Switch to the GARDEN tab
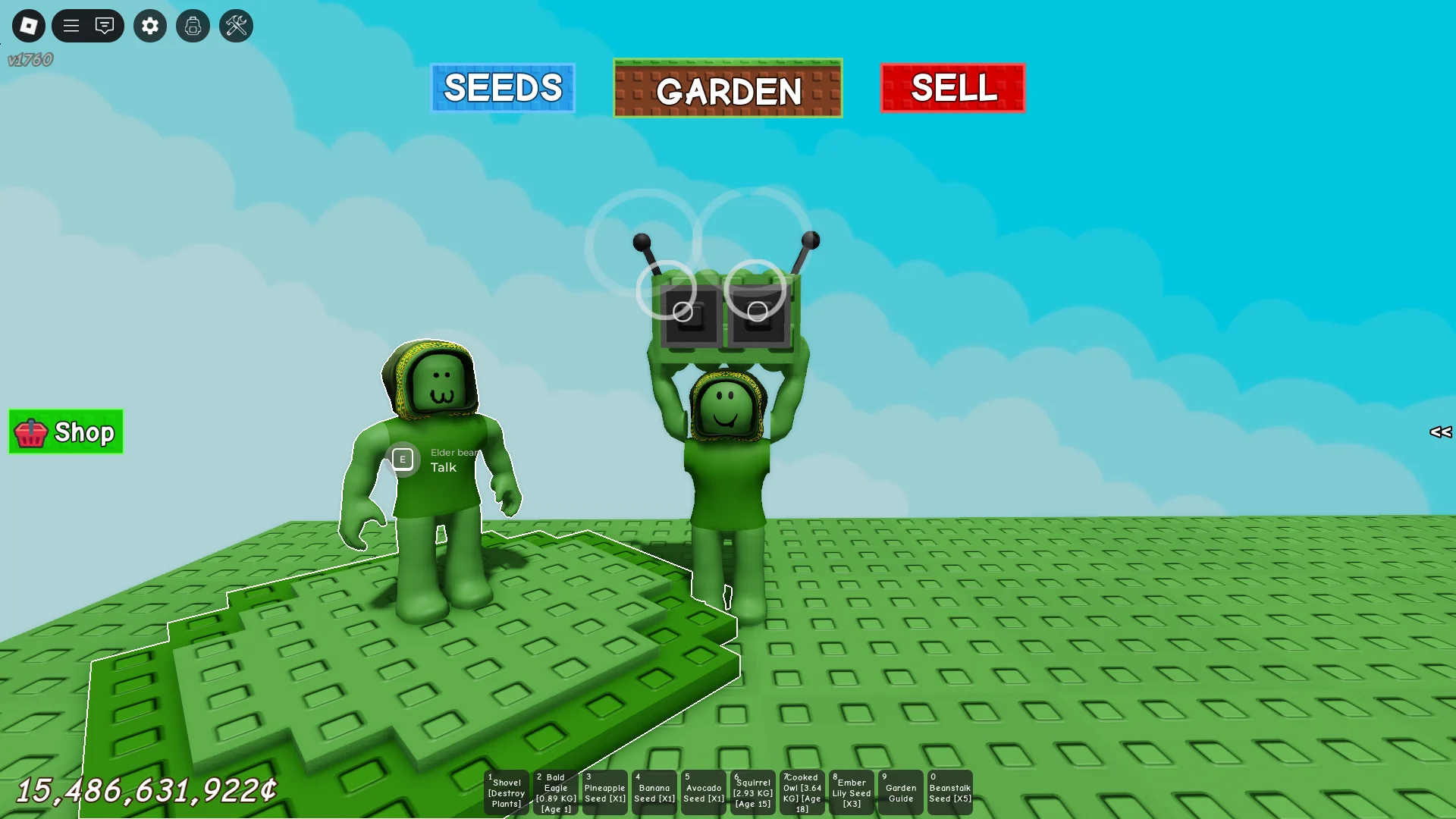 coord(727,89)
